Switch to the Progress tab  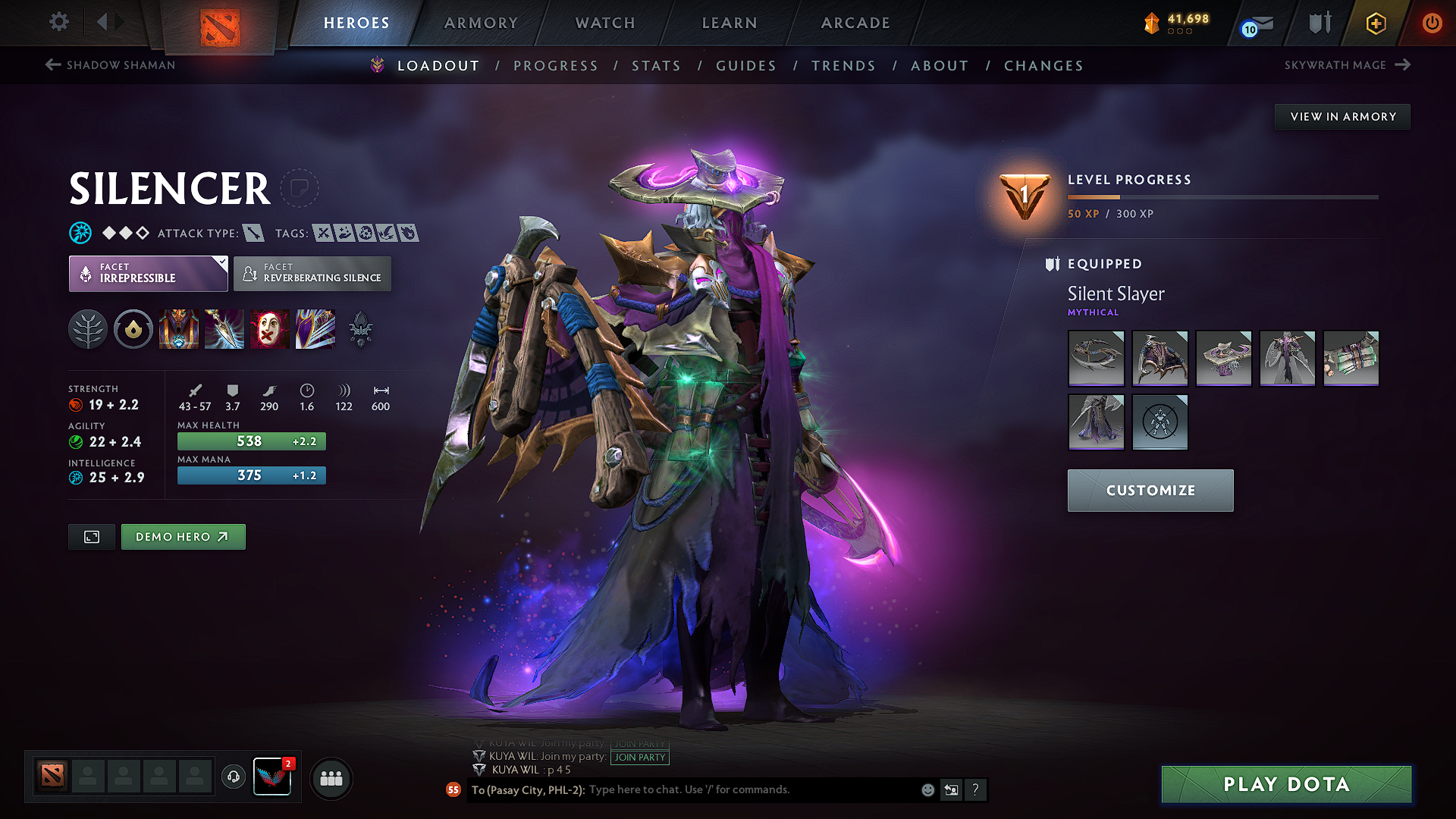tap(555, 66)
